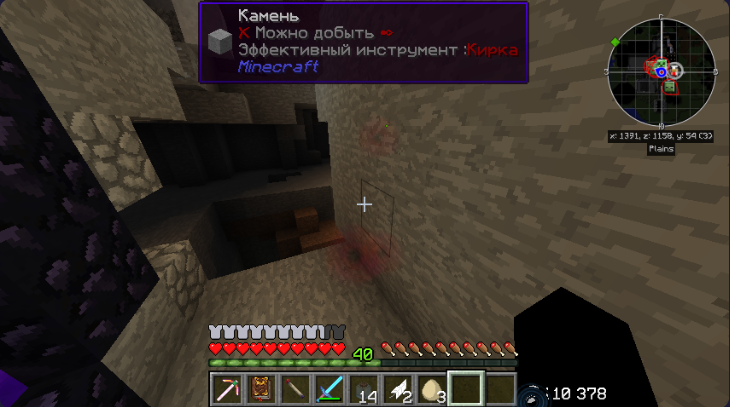Click the zombie head marker on the minimap
The image size is (730, 407).
point(669,88)
